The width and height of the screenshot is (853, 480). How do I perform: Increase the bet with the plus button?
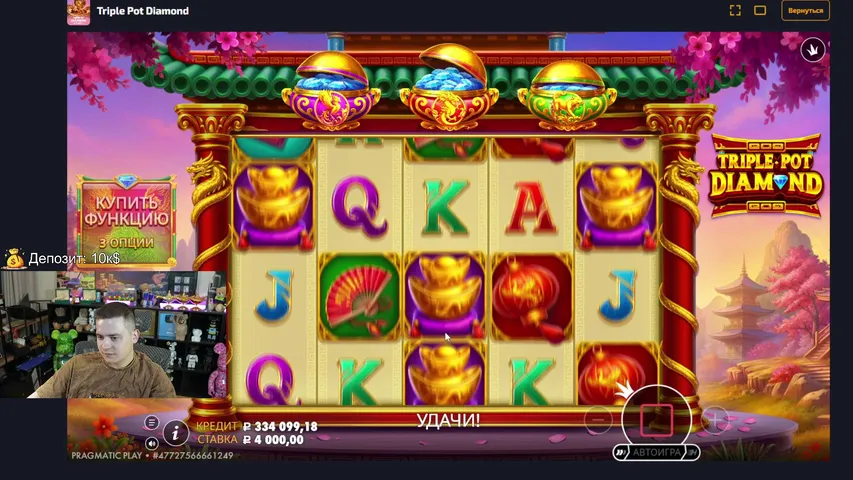click(x=714, y=419)
